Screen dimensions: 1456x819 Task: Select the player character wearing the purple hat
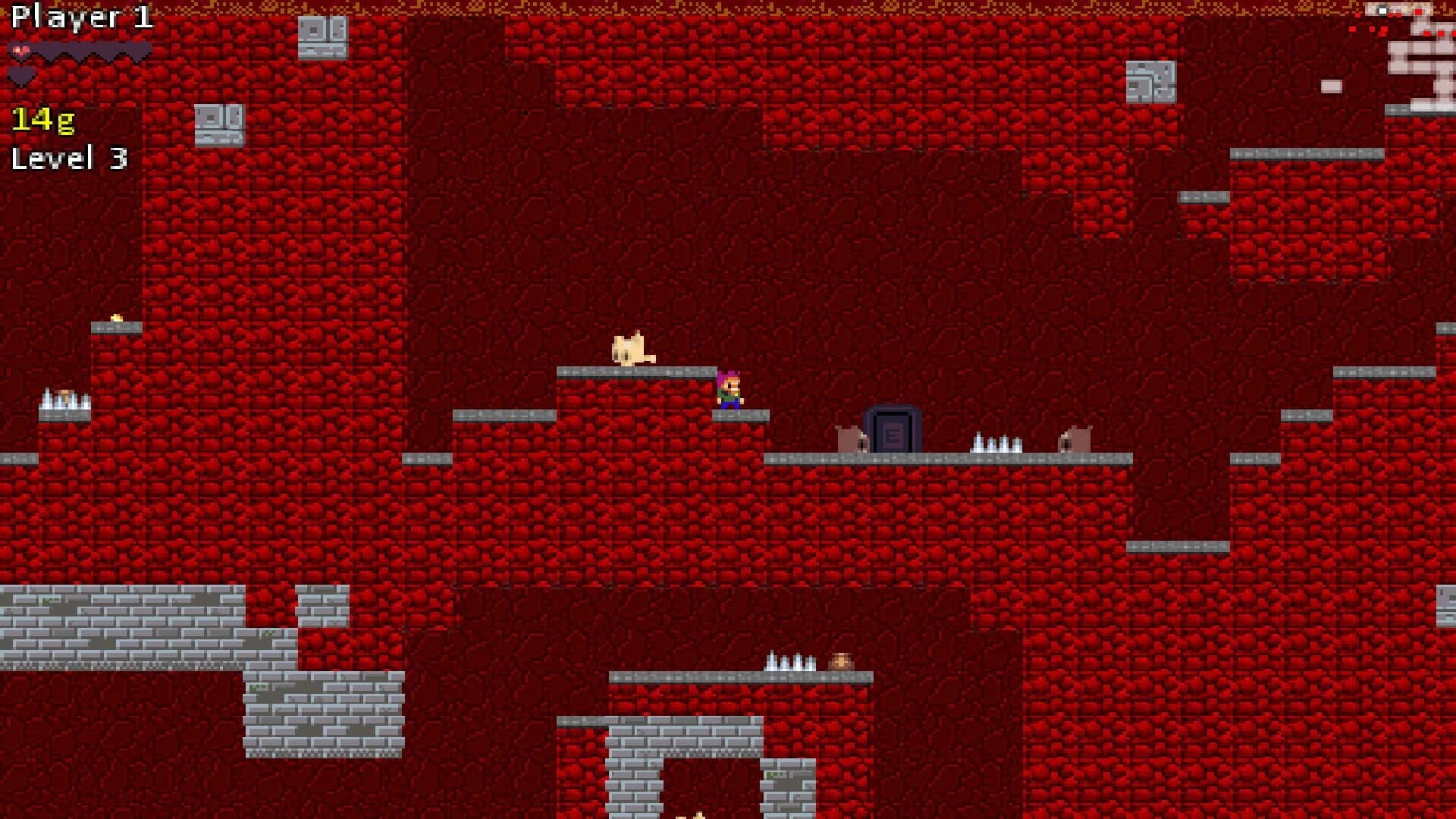730,387
